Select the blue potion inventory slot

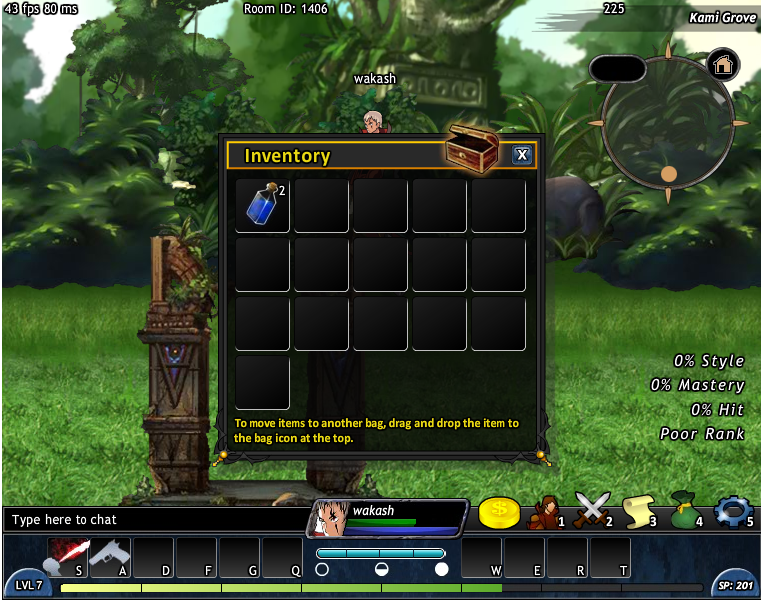263,205
